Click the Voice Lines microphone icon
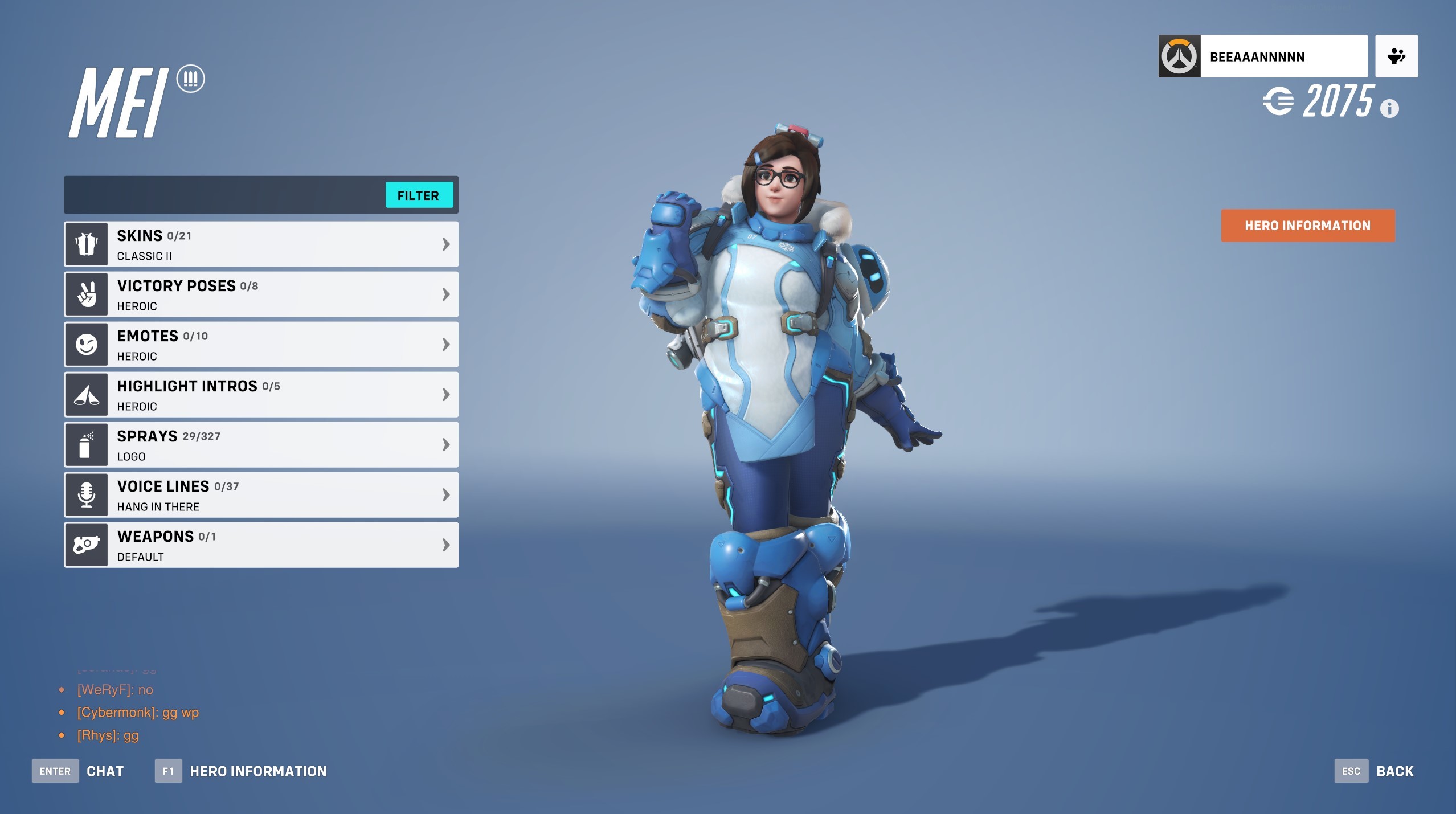 click(86, 494)
